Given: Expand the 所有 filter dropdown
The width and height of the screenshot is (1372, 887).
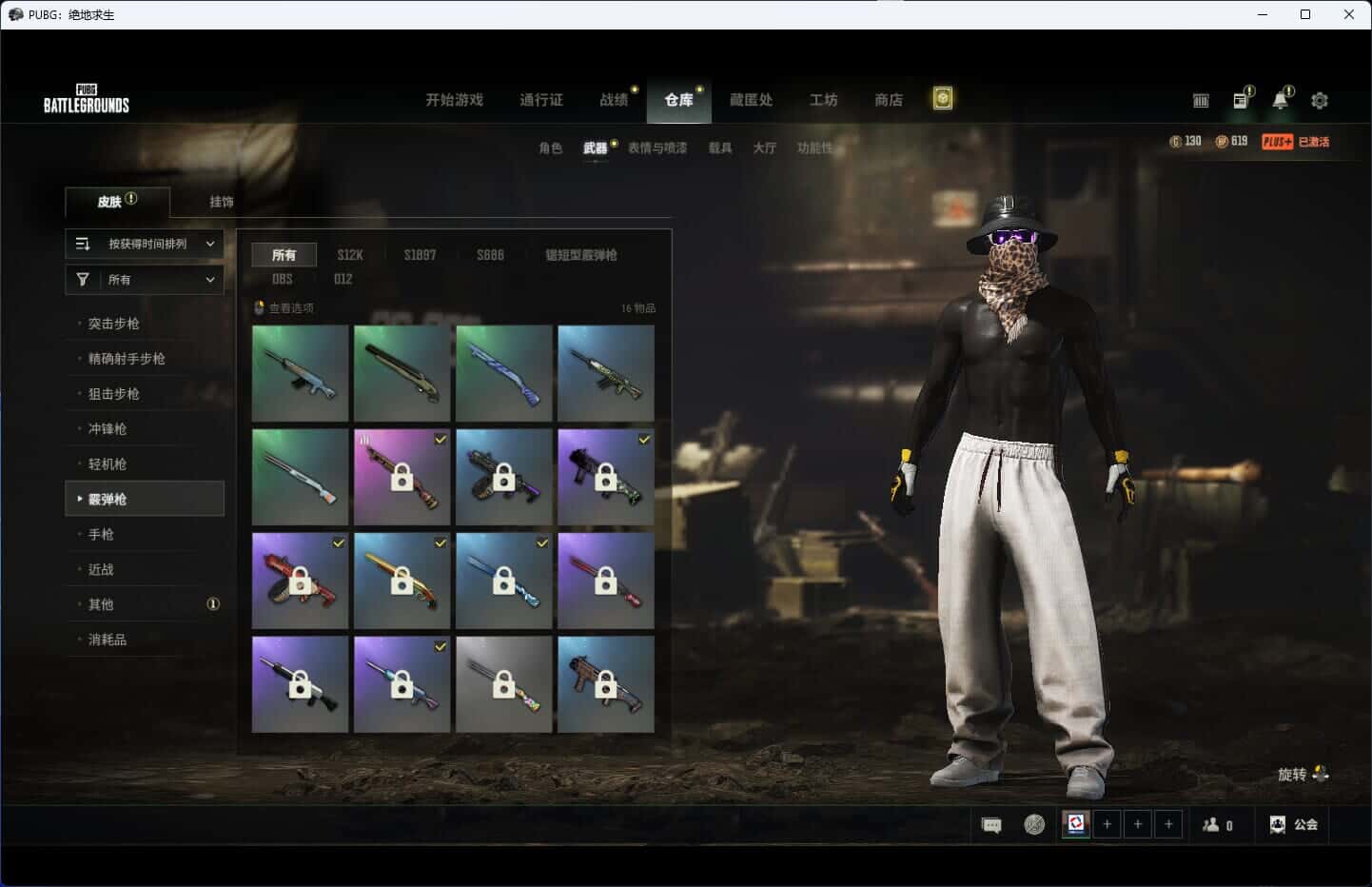Looking at the screenshot, I should click(145, 280).
